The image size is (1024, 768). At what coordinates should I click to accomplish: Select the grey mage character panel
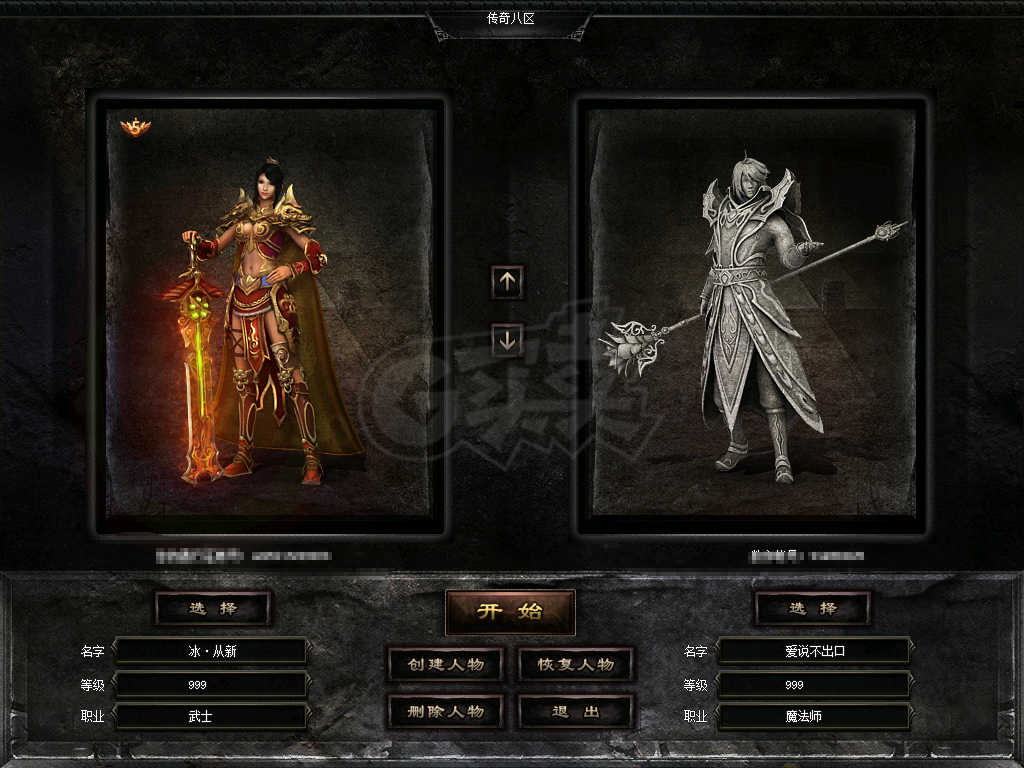pos(752,315)
